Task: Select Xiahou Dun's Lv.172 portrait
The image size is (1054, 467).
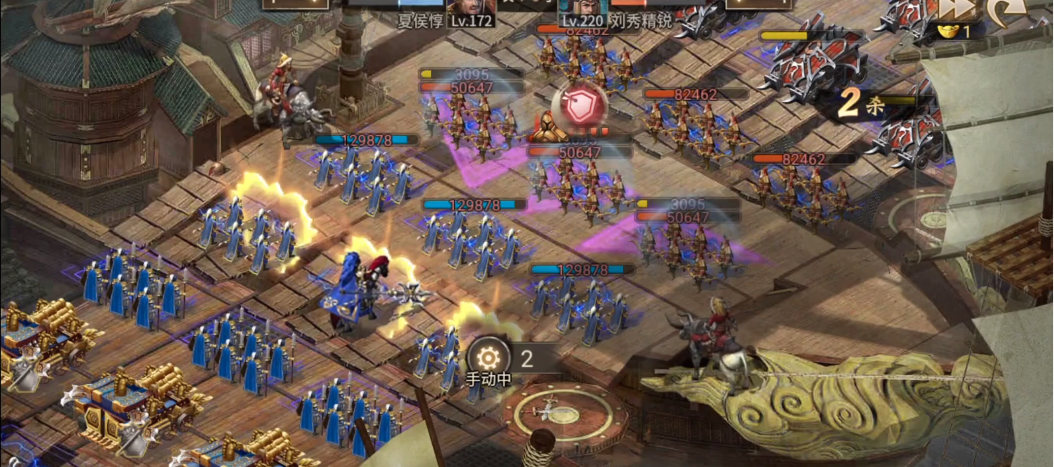Action: (471, 10)
